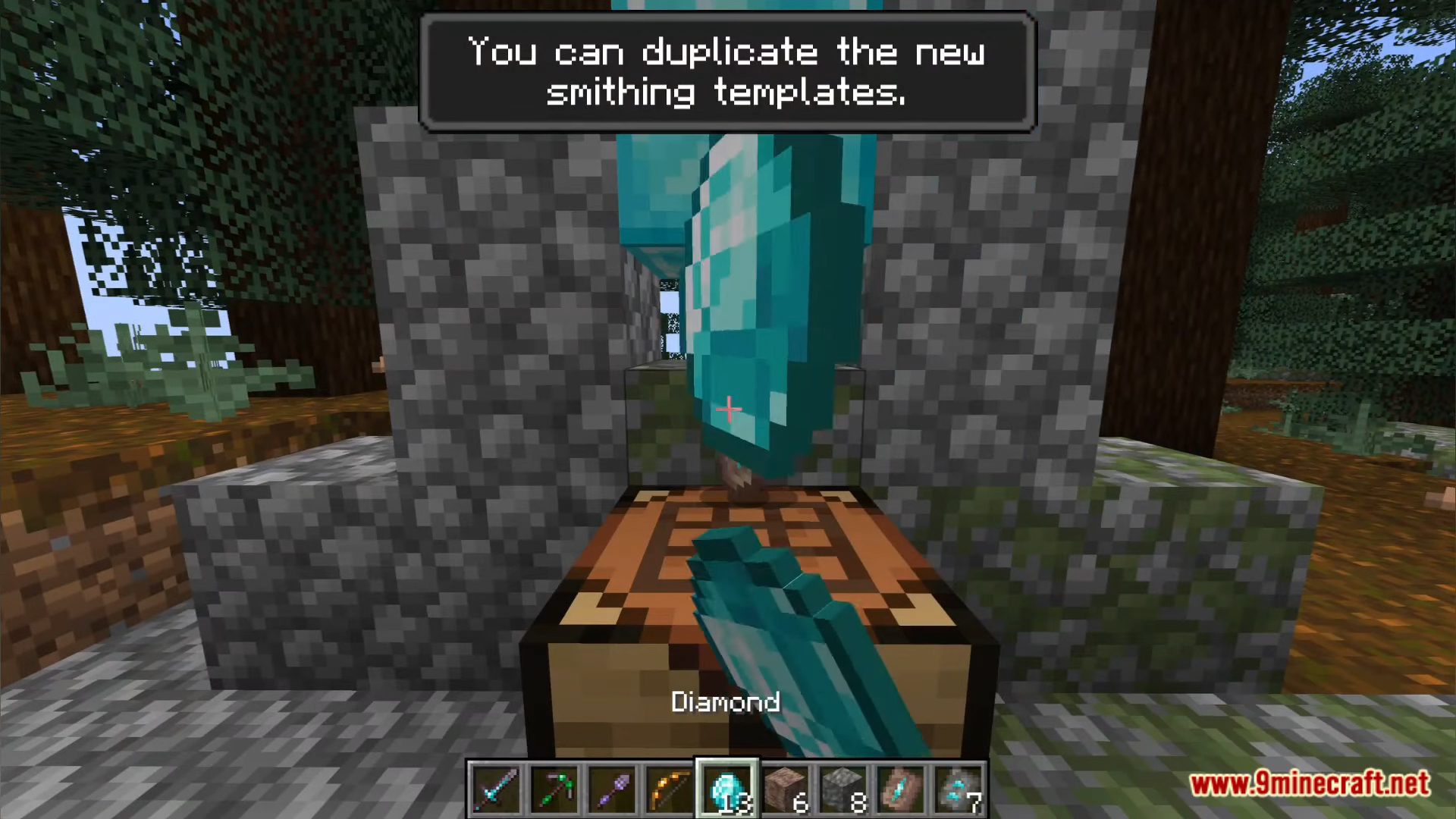The width and height of the screenshot is (1456, 819).
Task: Select the cobblestone stack of 8
Action: [x=843, y=789]
